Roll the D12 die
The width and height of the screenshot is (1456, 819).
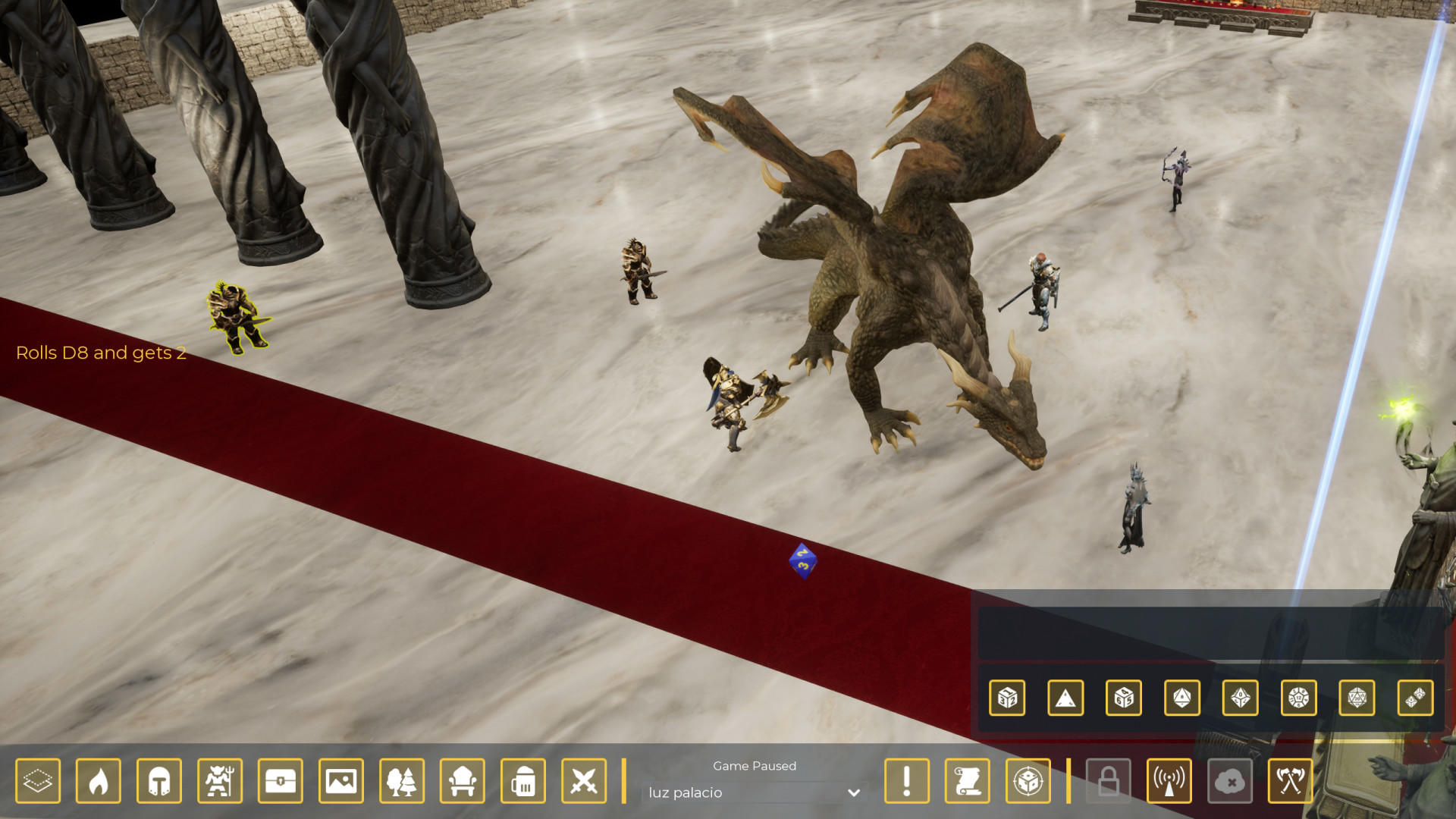tap(1299, 698)
